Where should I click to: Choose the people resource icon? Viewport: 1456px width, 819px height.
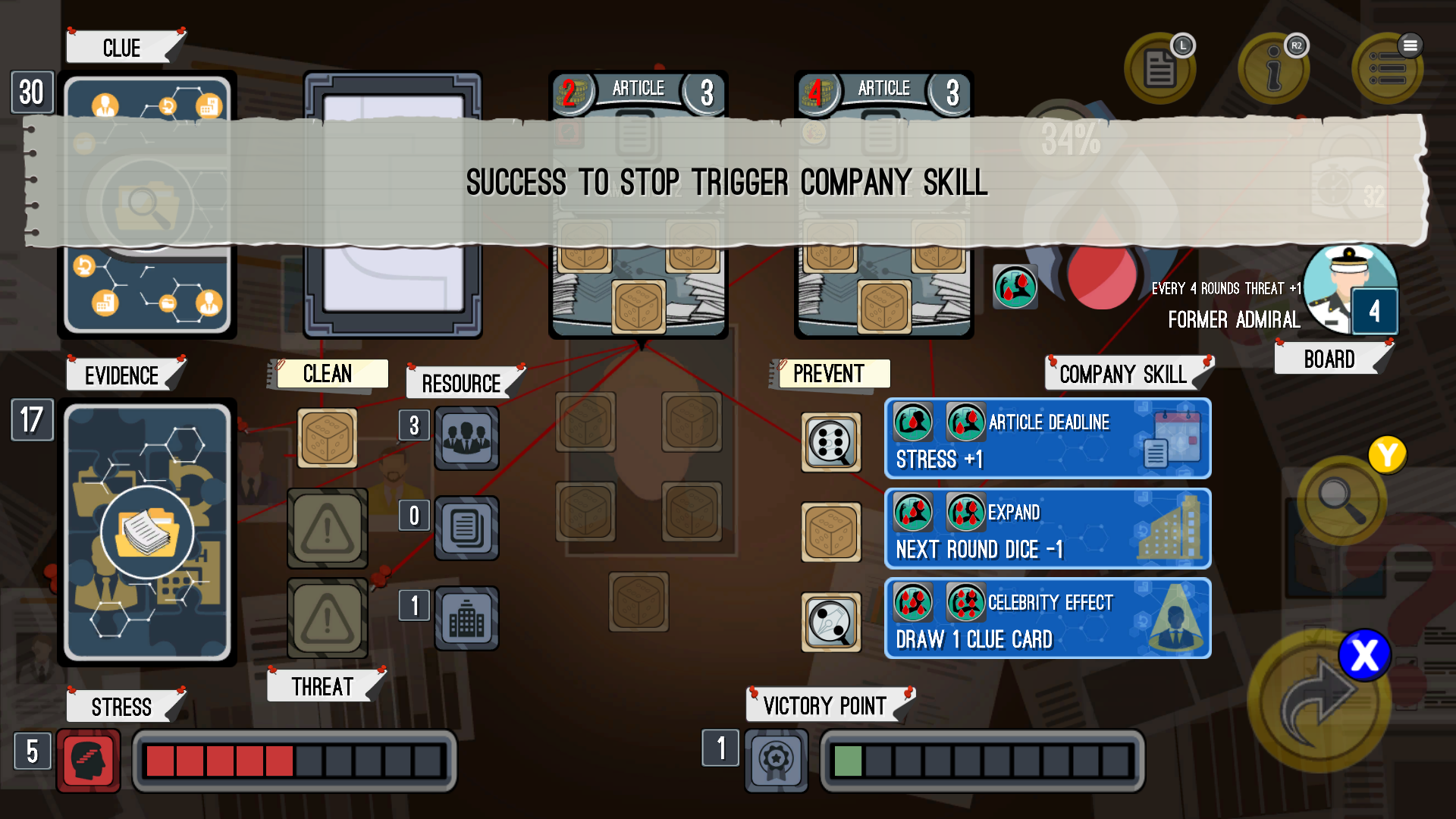point(466,438)
